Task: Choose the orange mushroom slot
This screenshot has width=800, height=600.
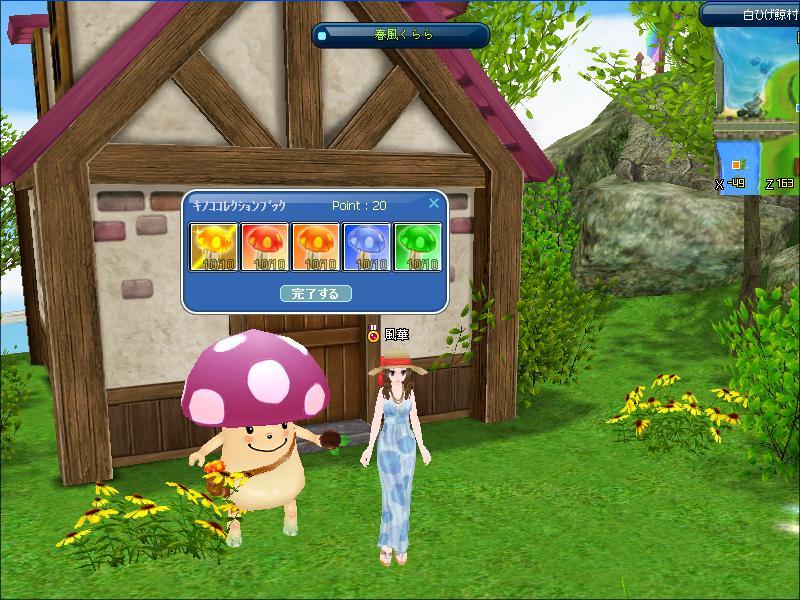Action: [315, 248]
